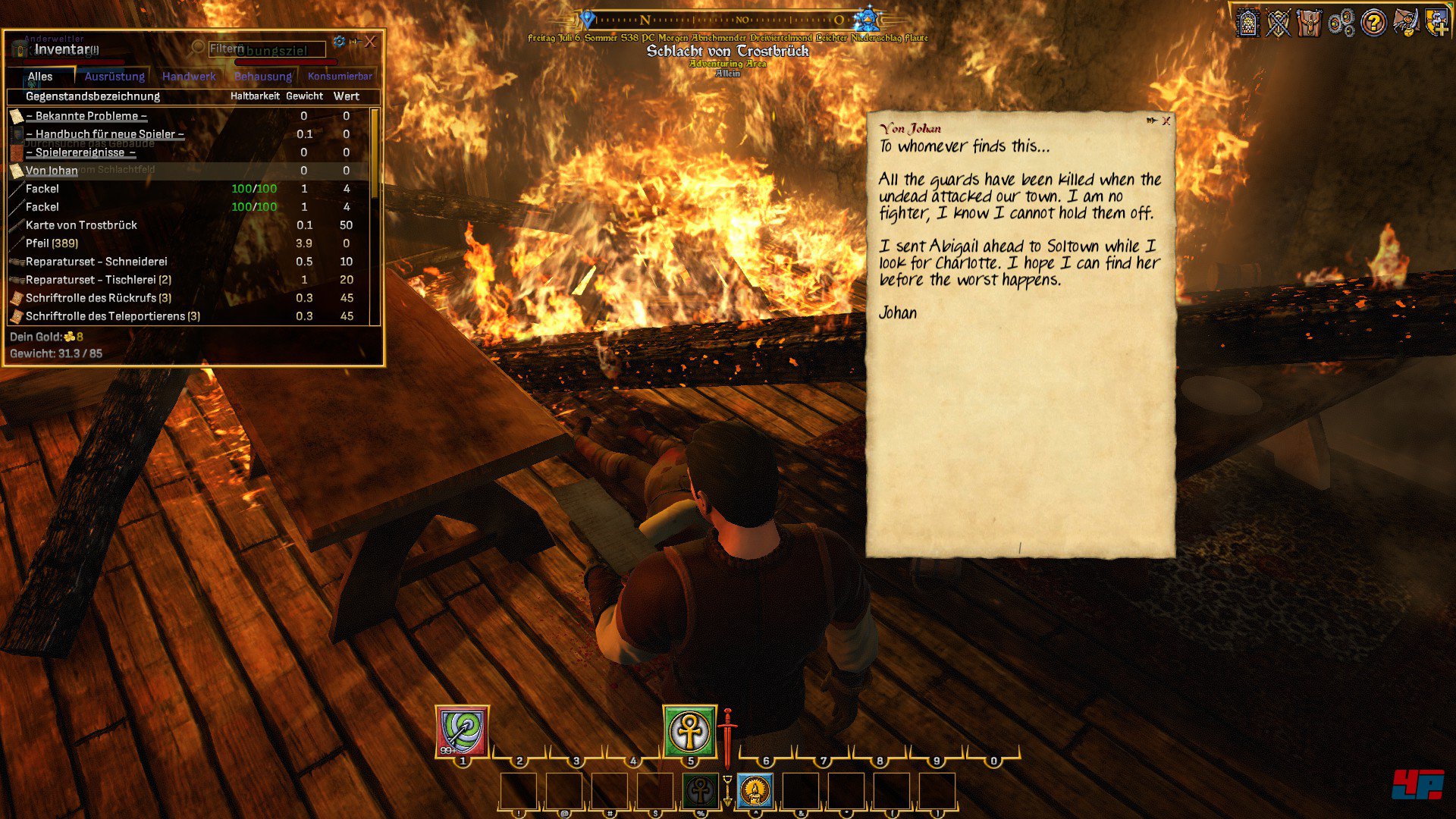Sort items by the Wert column
1456x819 pixels.
pos(346,96)
